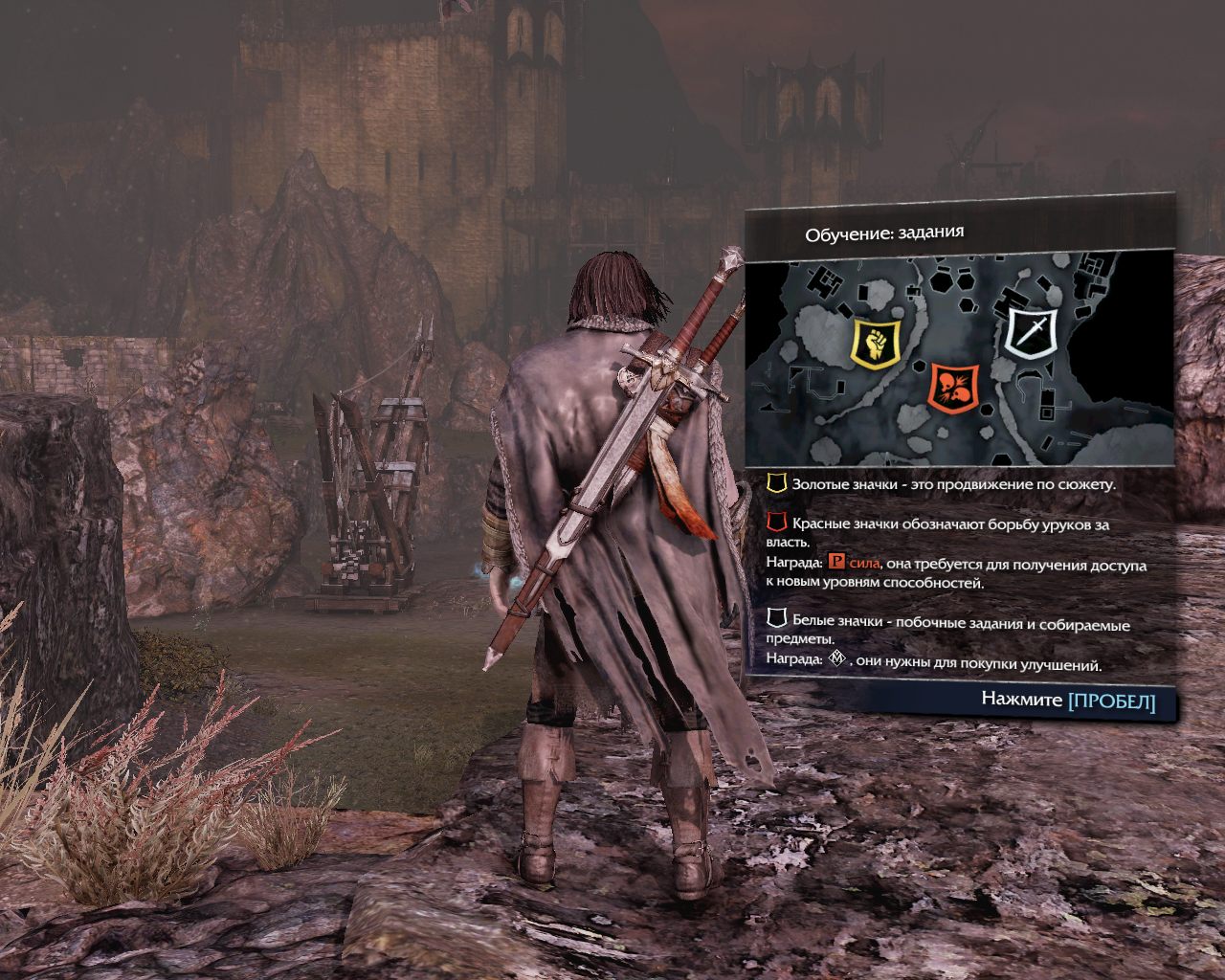Choose the white sword side mission marker
Image resolution: width=1225 pixels, height=980 pixels.
click(1033, 330)
